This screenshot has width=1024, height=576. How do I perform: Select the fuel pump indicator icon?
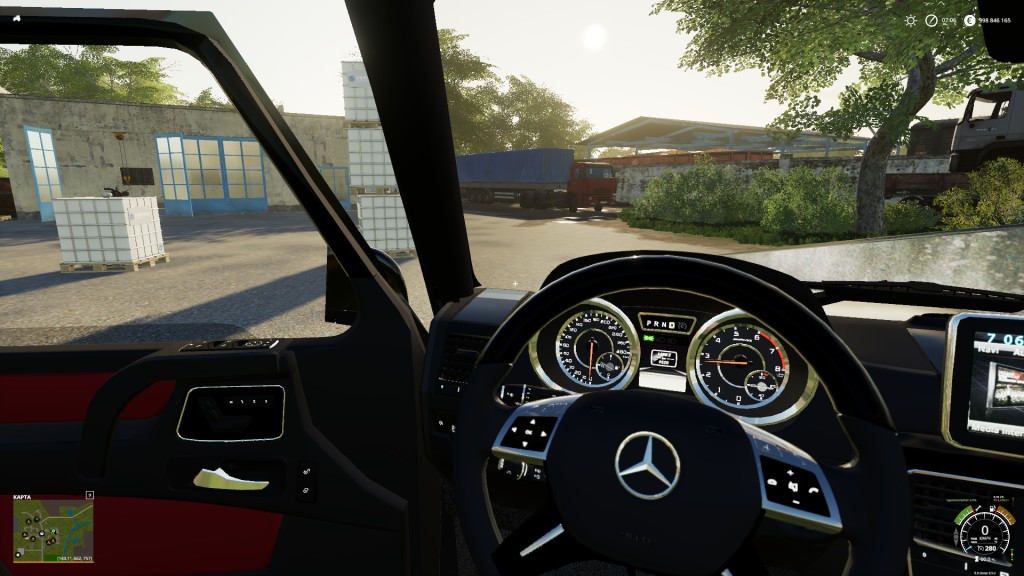(x=992, y=508)
